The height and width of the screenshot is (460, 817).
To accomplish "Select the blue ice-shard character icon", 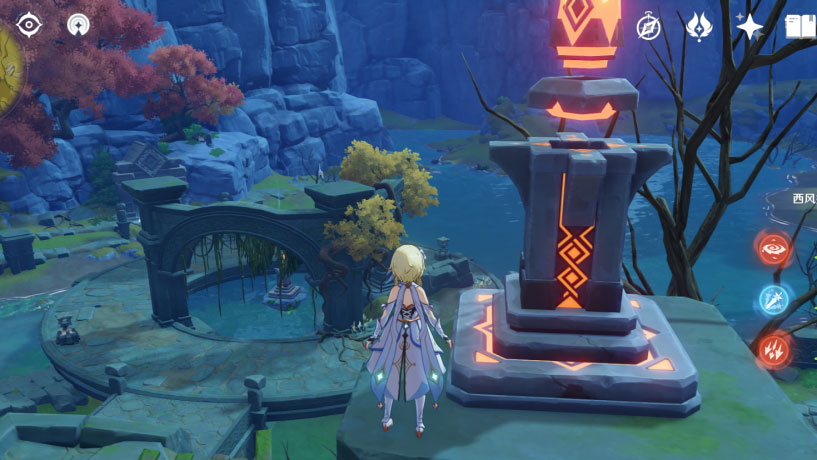I will (x=773, y=299).
